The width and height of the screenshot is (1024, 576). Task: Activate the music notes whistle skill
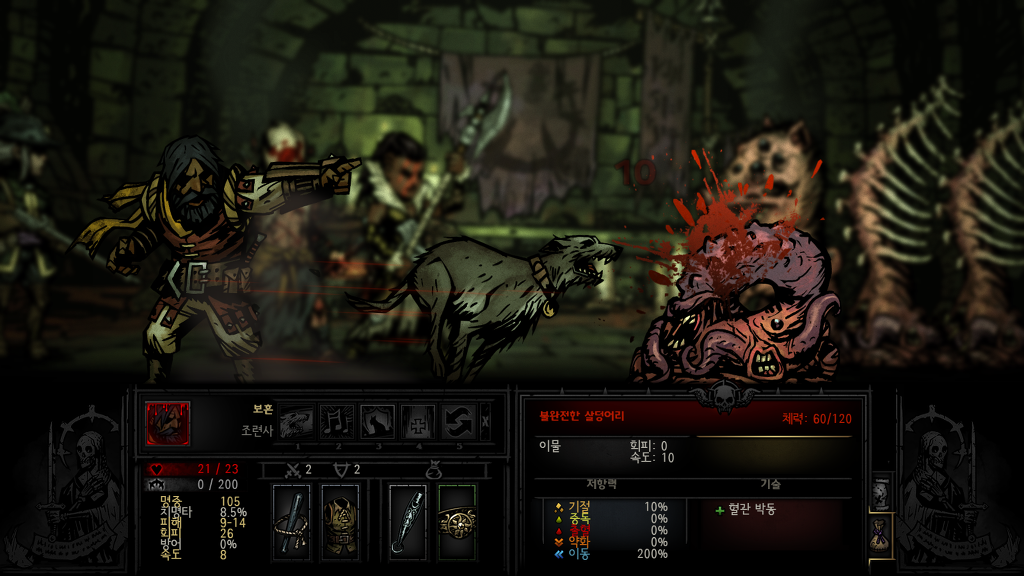(337, 422)
